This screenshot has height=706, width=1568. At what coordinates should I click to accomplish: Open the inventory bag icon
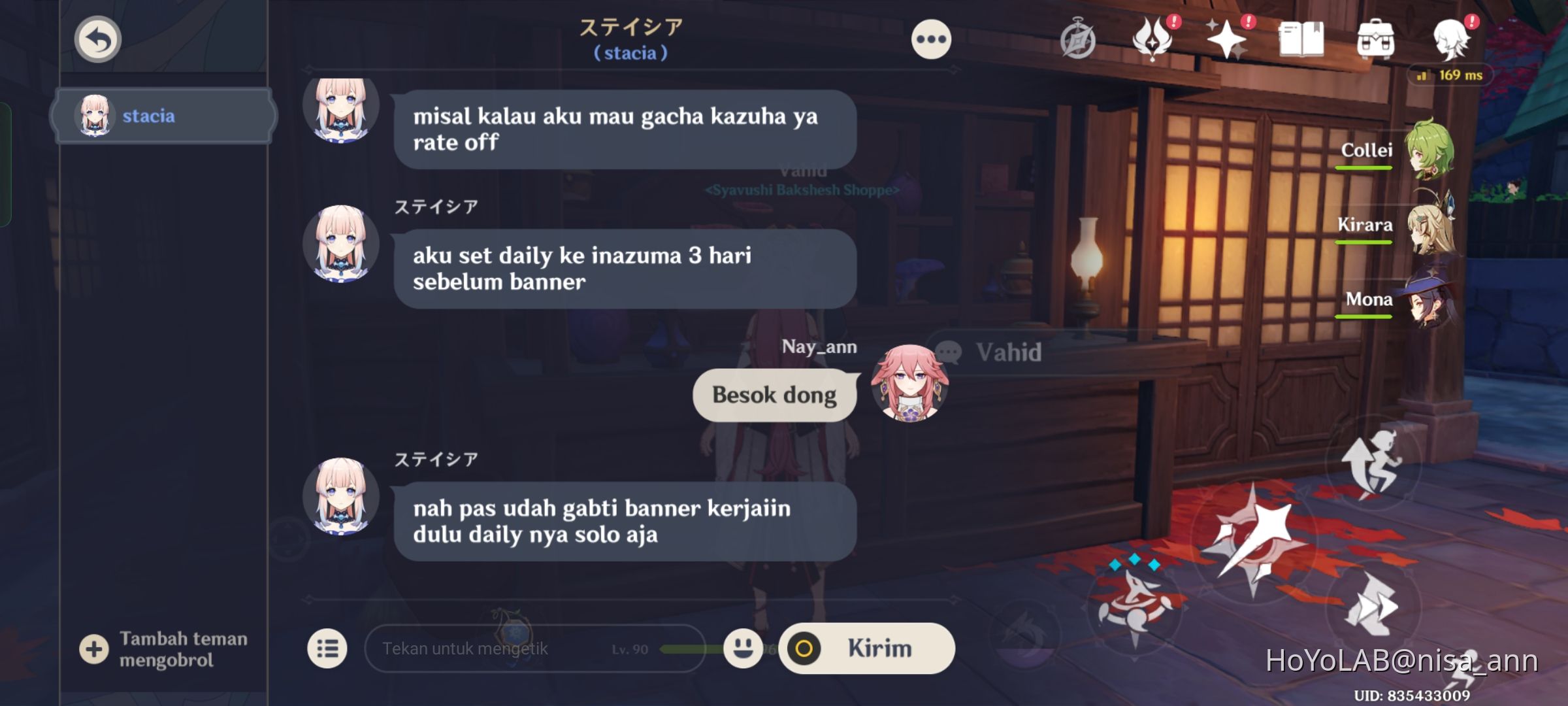pos(1377,39)
